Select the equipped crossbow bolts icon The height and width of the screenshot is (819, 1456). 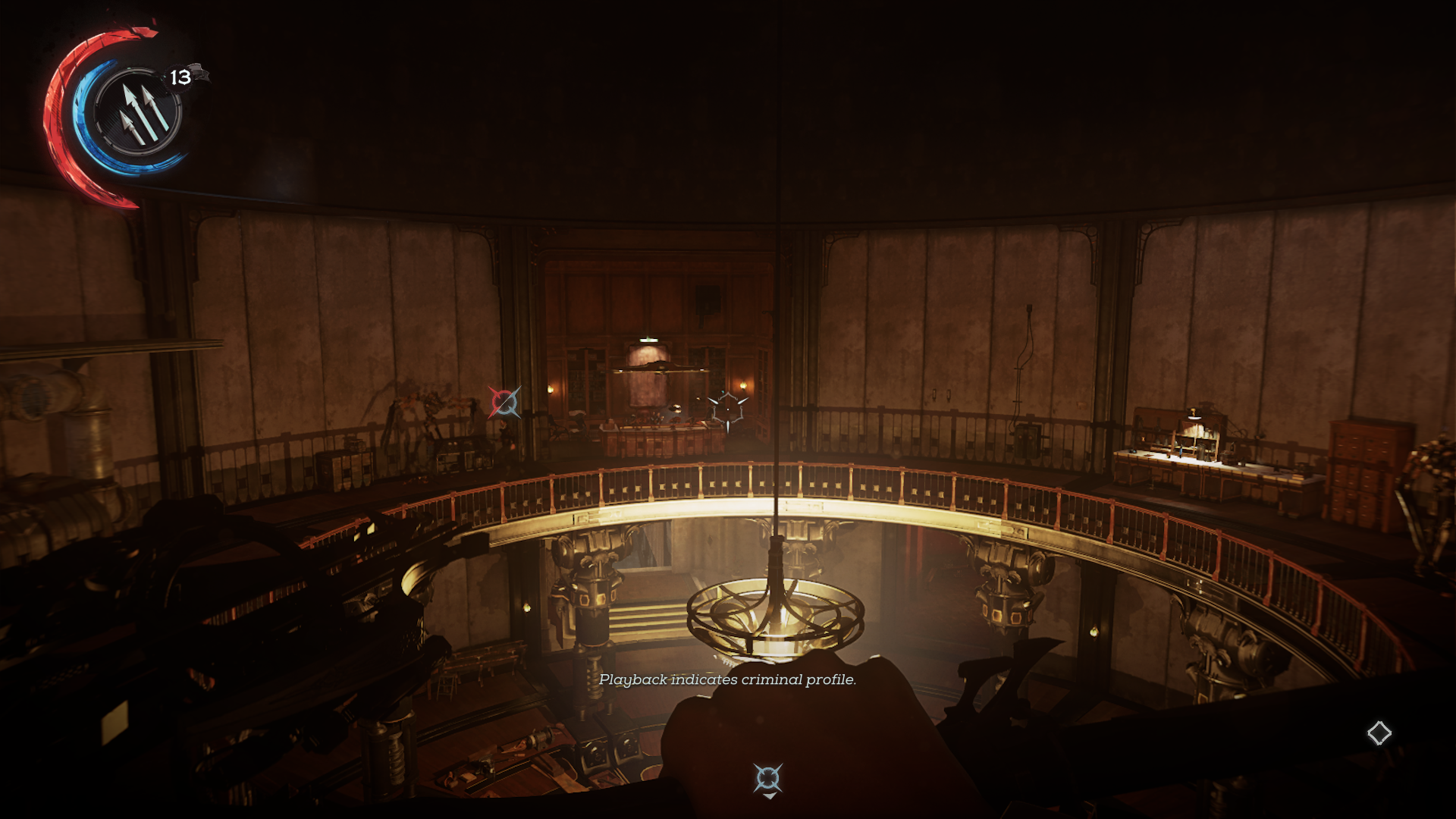pyautogui.click(x=138, y=112)
